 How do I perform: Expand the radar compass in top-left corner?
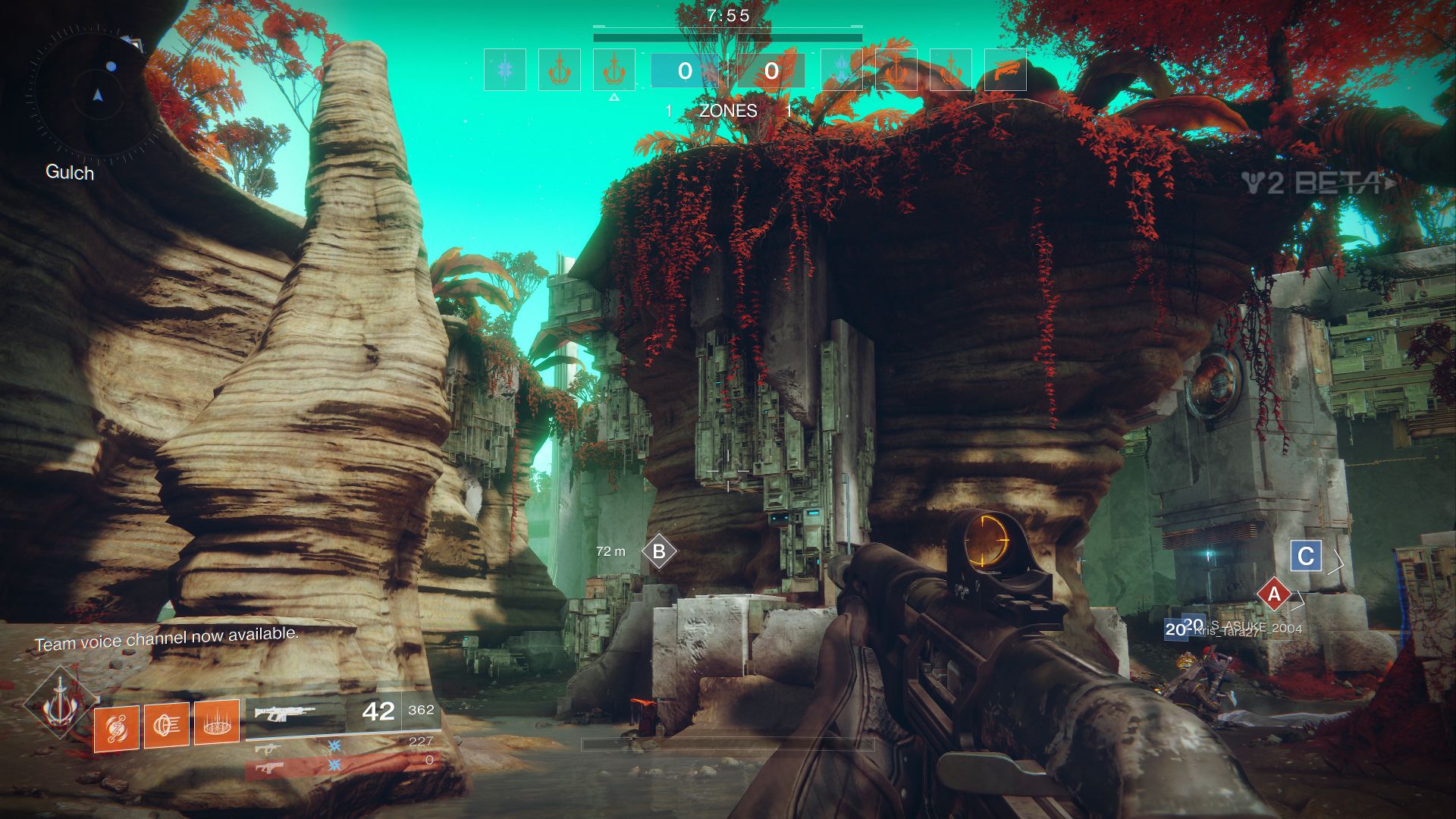click(97, 95)
